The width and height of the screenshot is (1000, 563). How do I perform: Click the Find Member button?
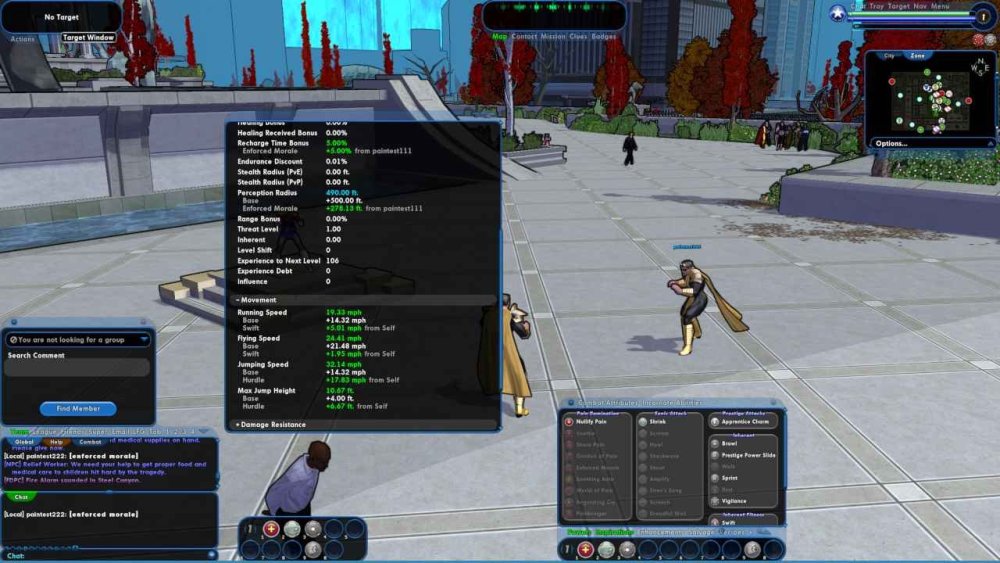click(x=78, y=408)
